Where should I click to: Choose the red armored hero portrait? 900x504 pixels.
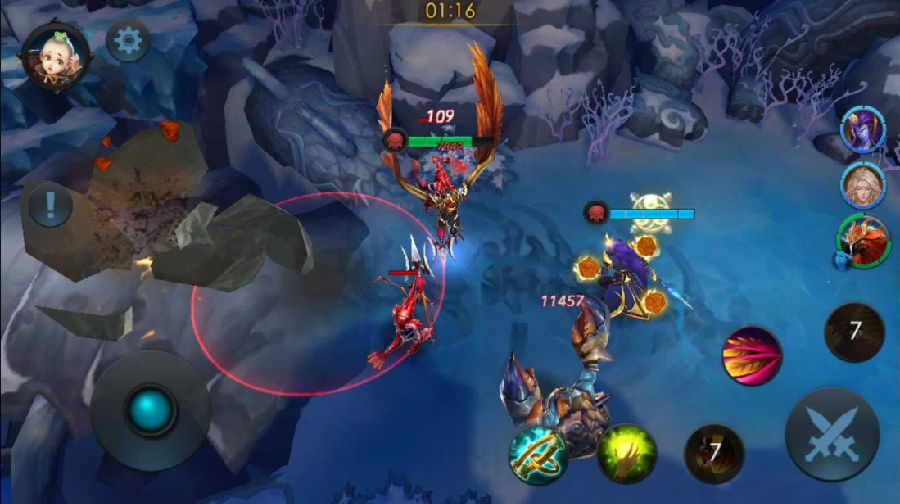pos(862,240)
